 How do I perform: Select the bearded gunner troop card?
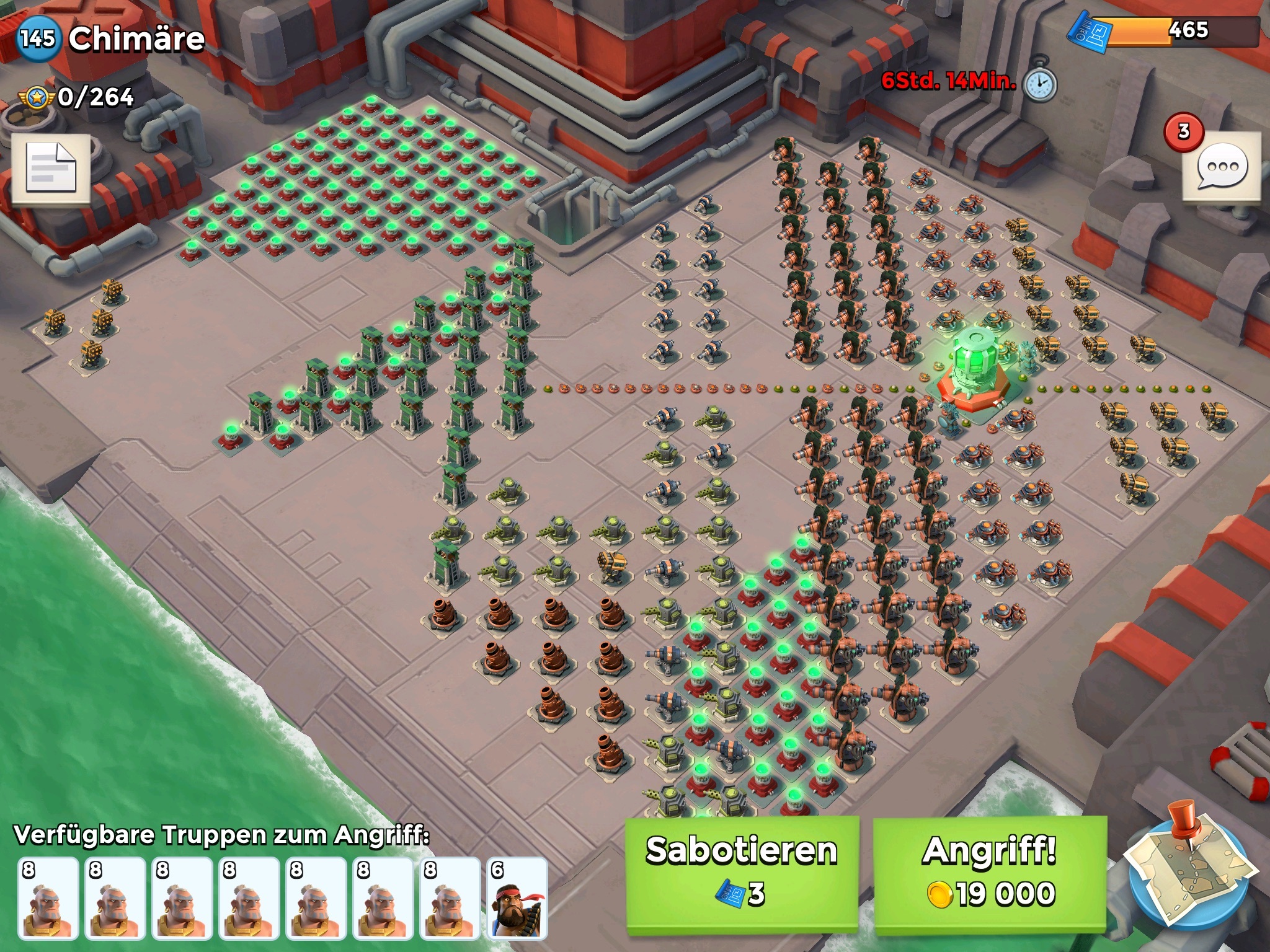[517, 897]
